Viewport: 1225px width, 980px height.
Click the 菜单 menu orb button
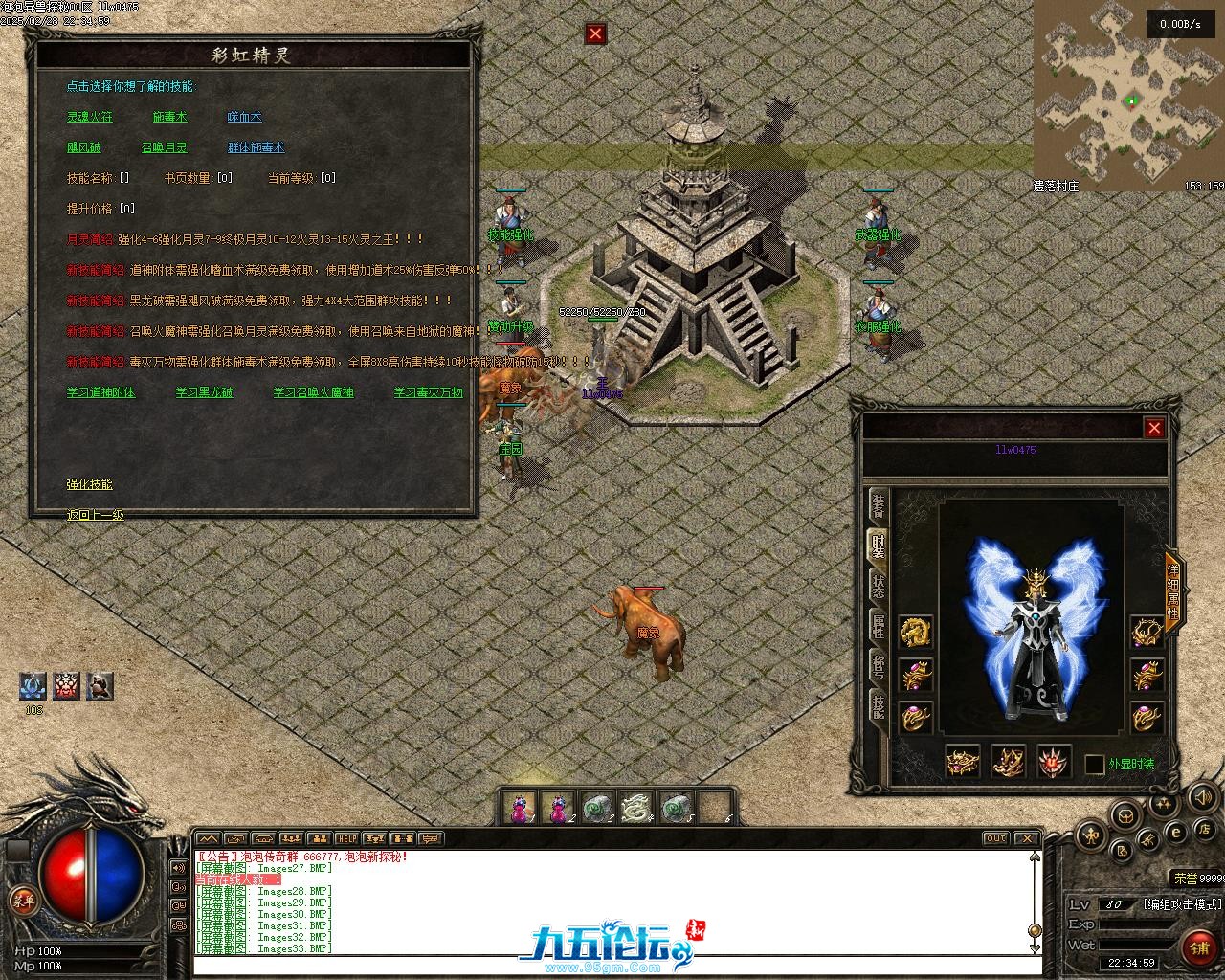point(21,900)
